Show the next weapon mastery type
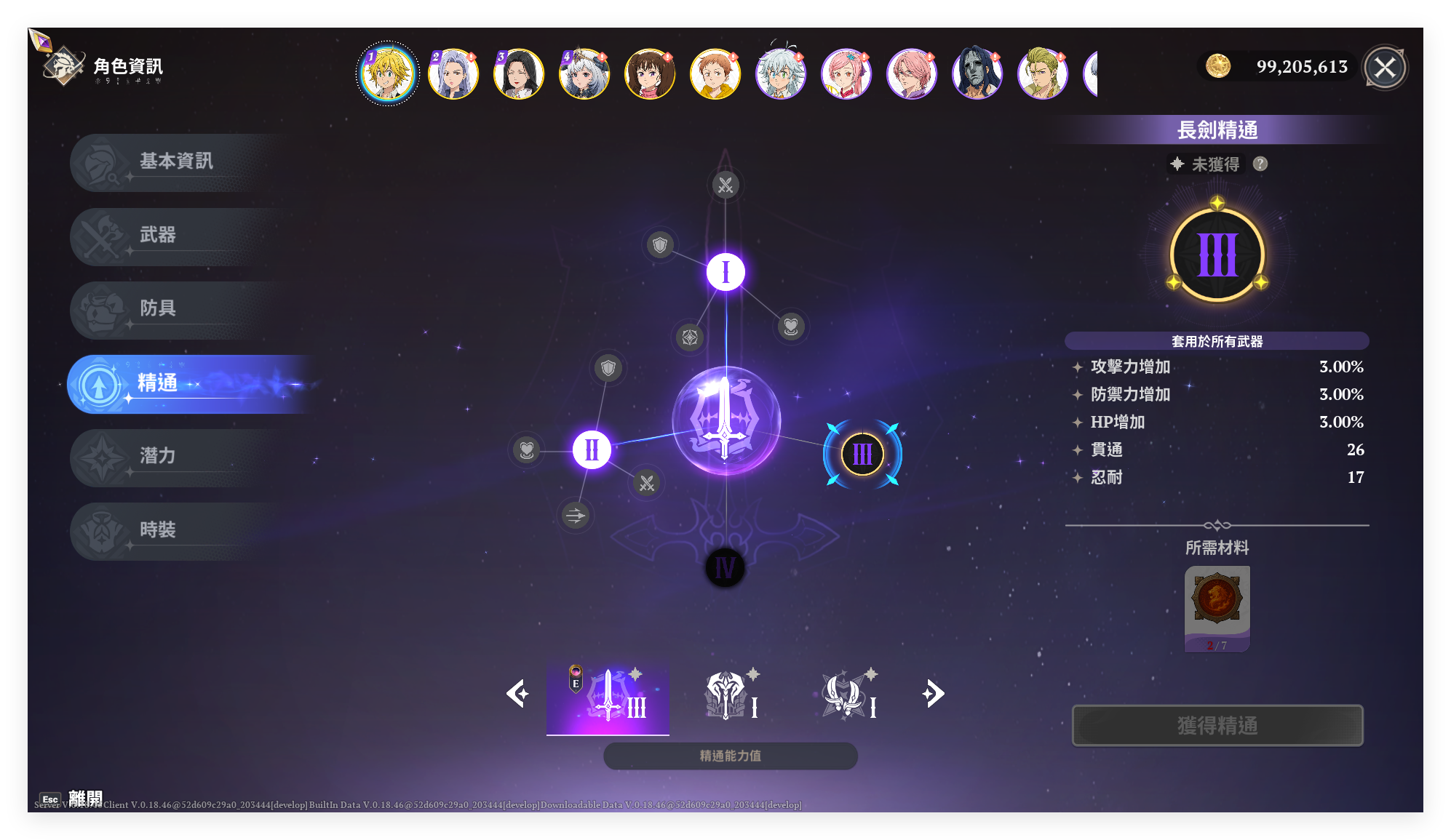 [934, 693]
